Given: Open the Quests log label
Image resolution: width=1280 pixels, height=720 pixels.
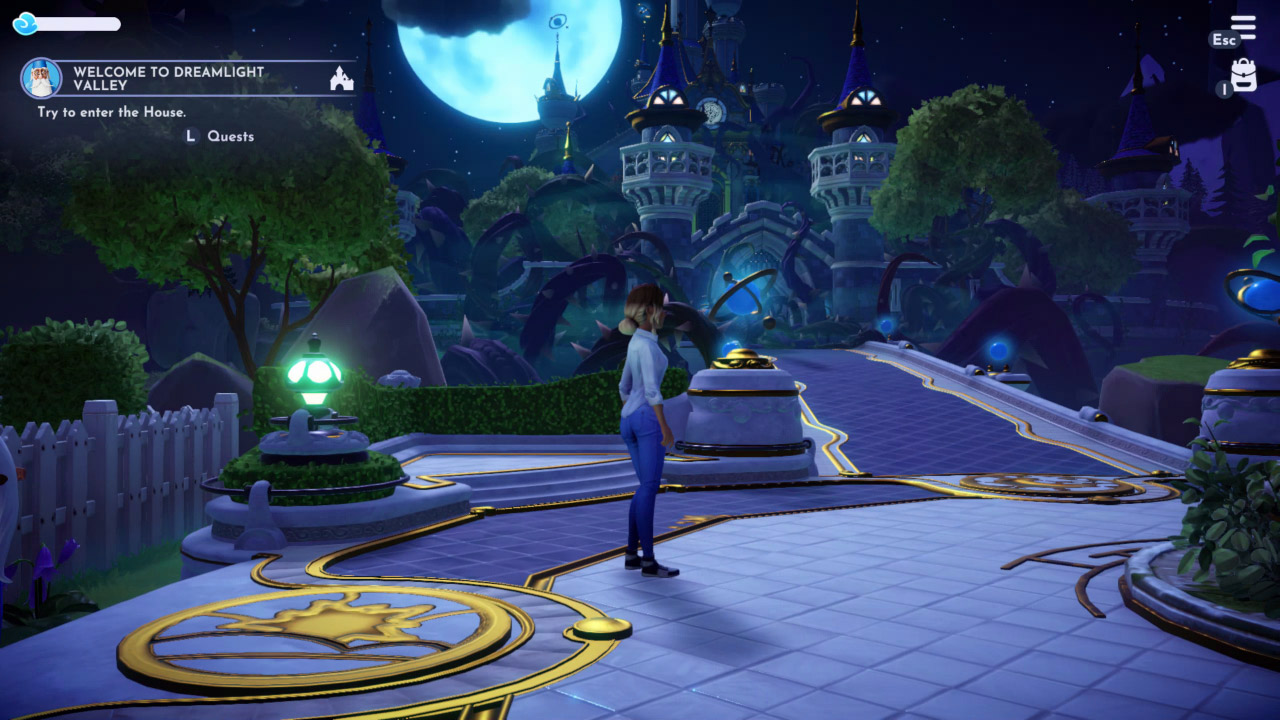Looking at the screenshot, I should click(230, 136).
